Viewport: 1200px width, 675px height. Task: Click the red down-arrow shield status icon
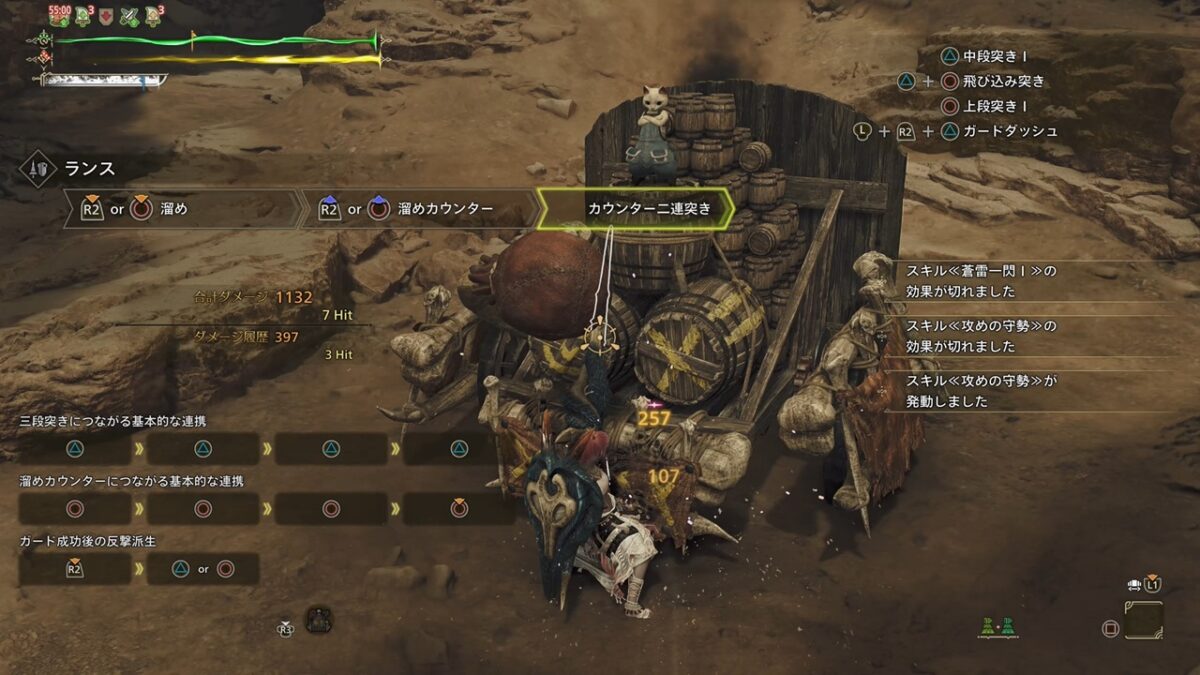click(x=107, y=15)
